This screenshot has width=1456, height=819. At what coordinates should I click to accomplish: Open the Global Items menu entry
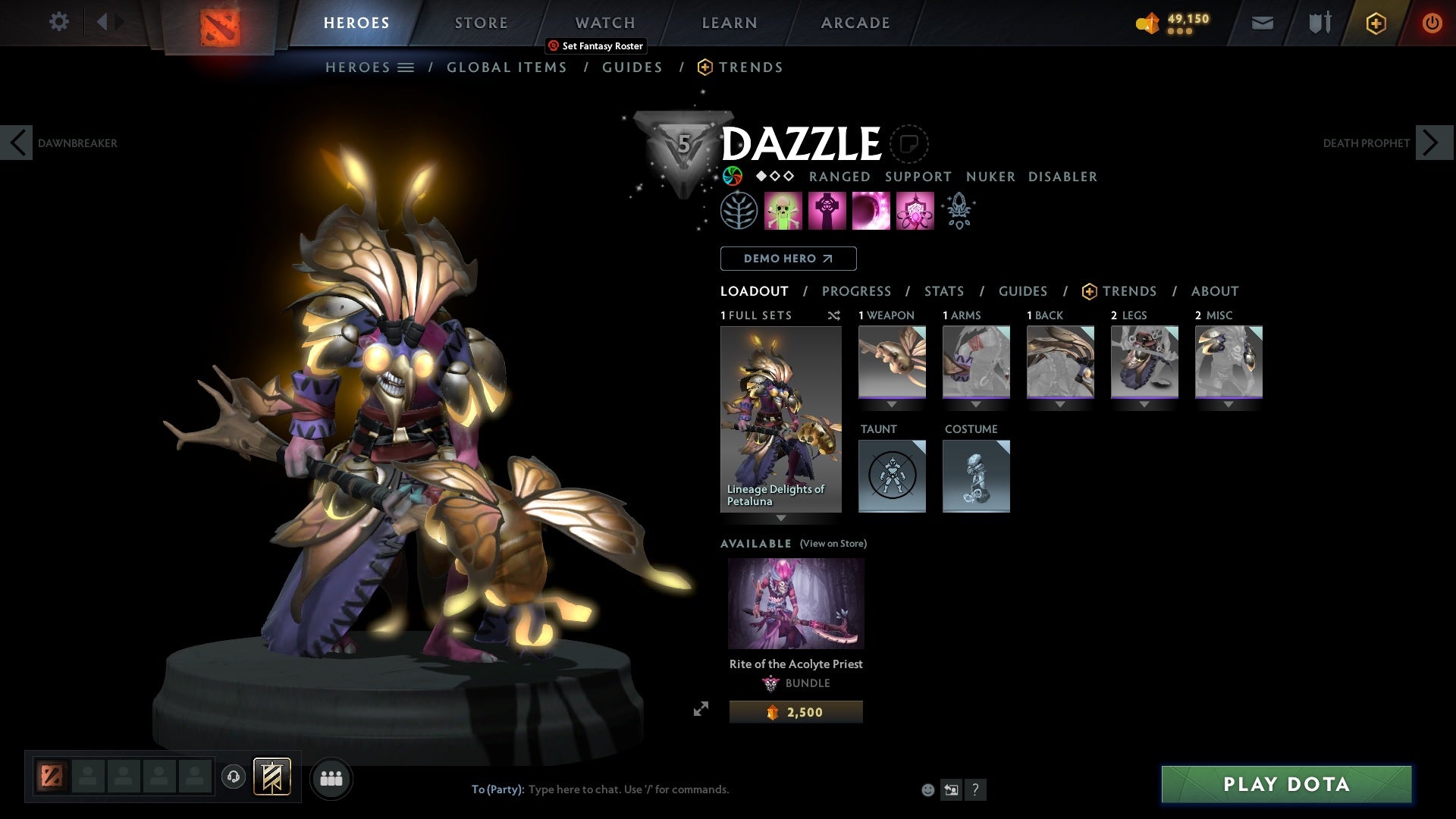point(507,67)
